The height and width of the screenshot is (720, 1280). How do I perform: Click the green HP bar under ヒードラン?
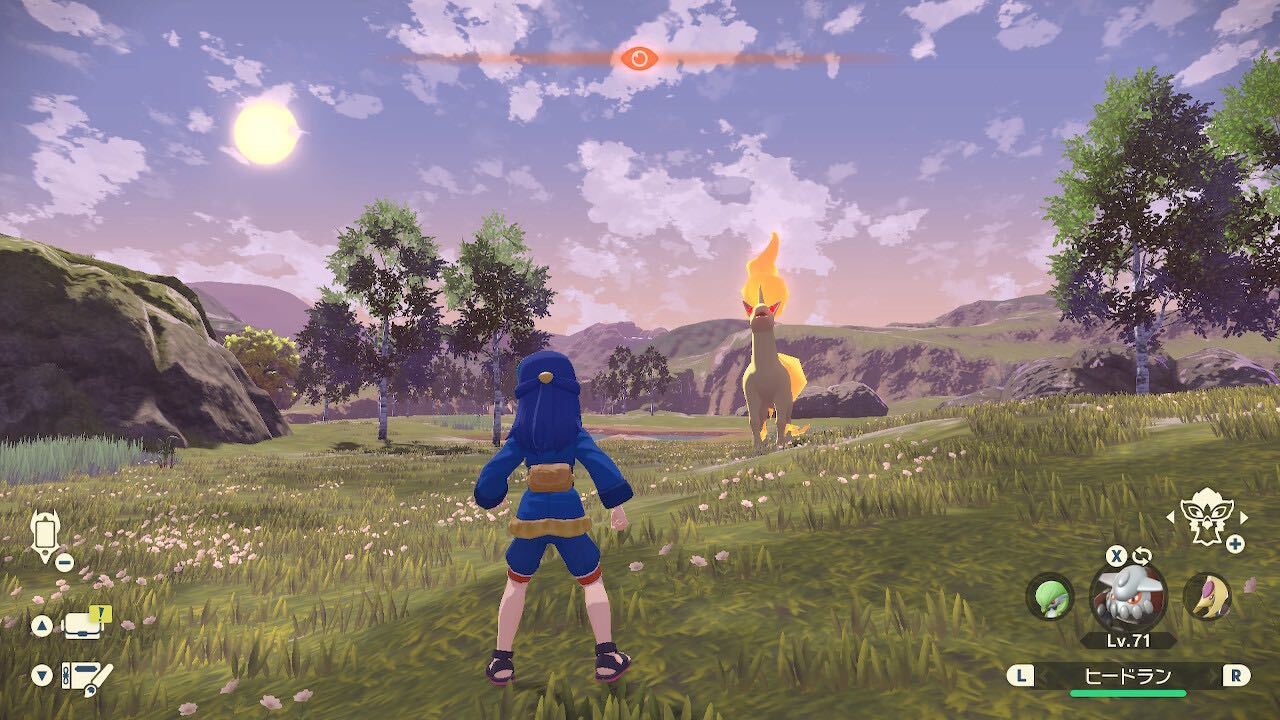click(x=1128, y=692)
